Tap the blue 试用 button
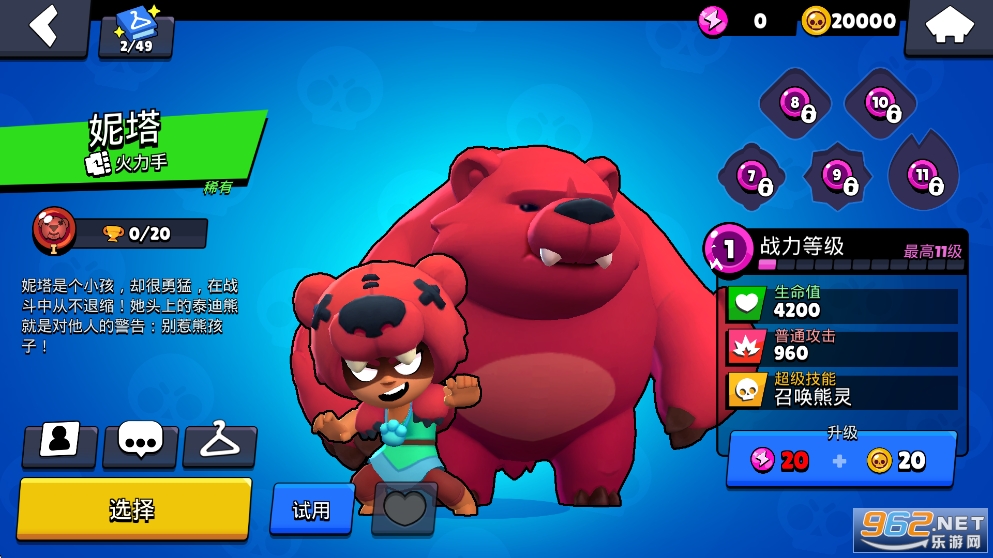 point(311,510)
